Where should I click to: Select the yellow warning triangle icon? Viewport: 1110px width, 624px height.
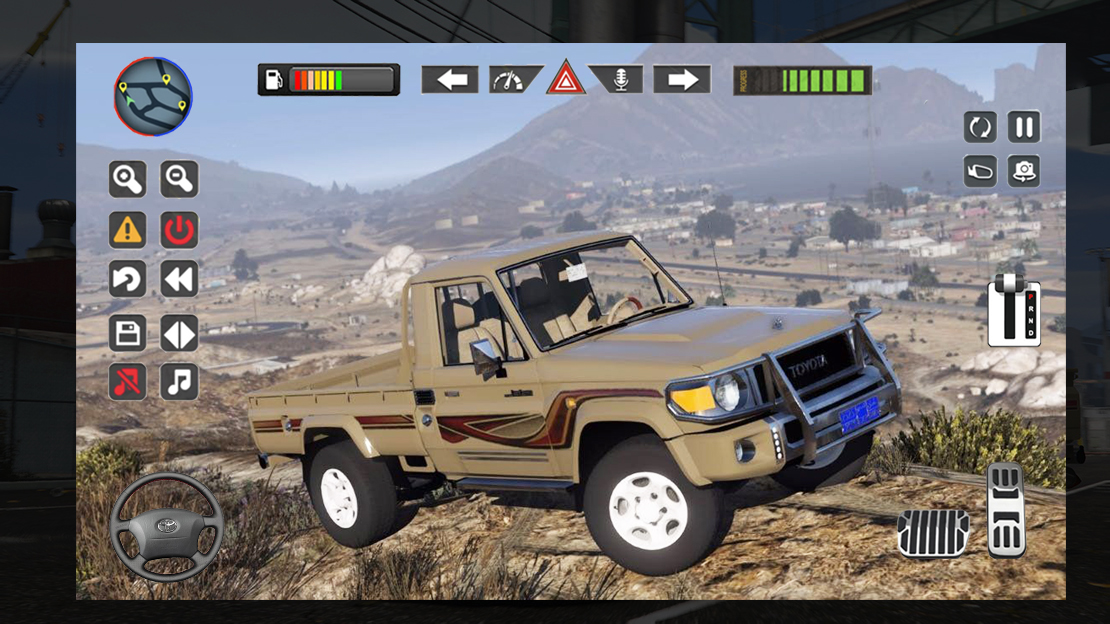coord(127,230)
